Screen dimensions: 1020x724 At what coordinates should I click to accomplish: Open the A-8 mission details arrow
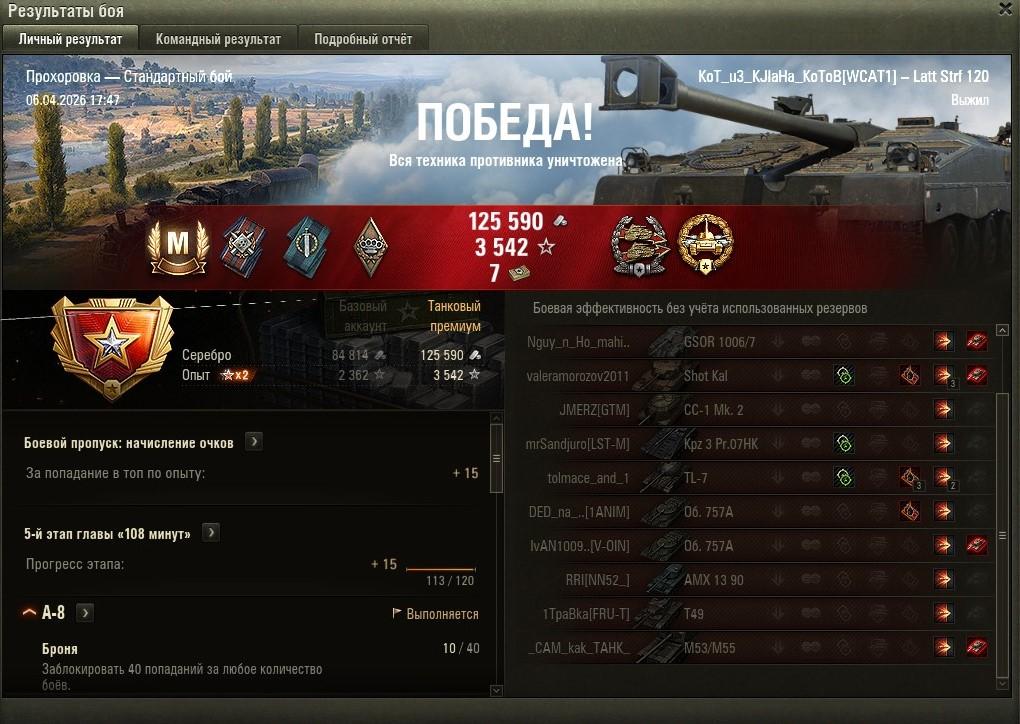(85, 613)
